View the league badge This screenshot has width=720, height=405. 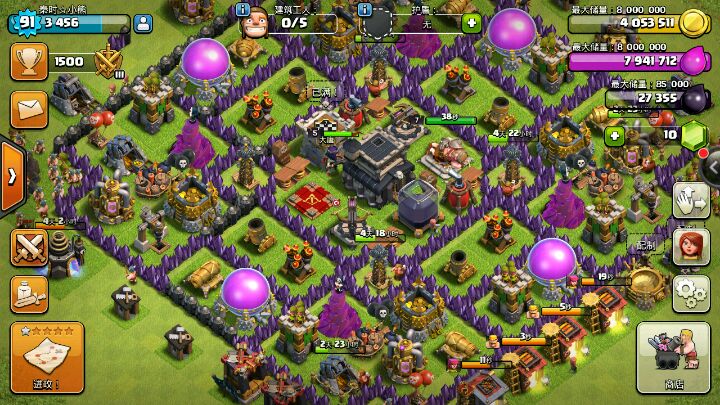coord(108,63)
